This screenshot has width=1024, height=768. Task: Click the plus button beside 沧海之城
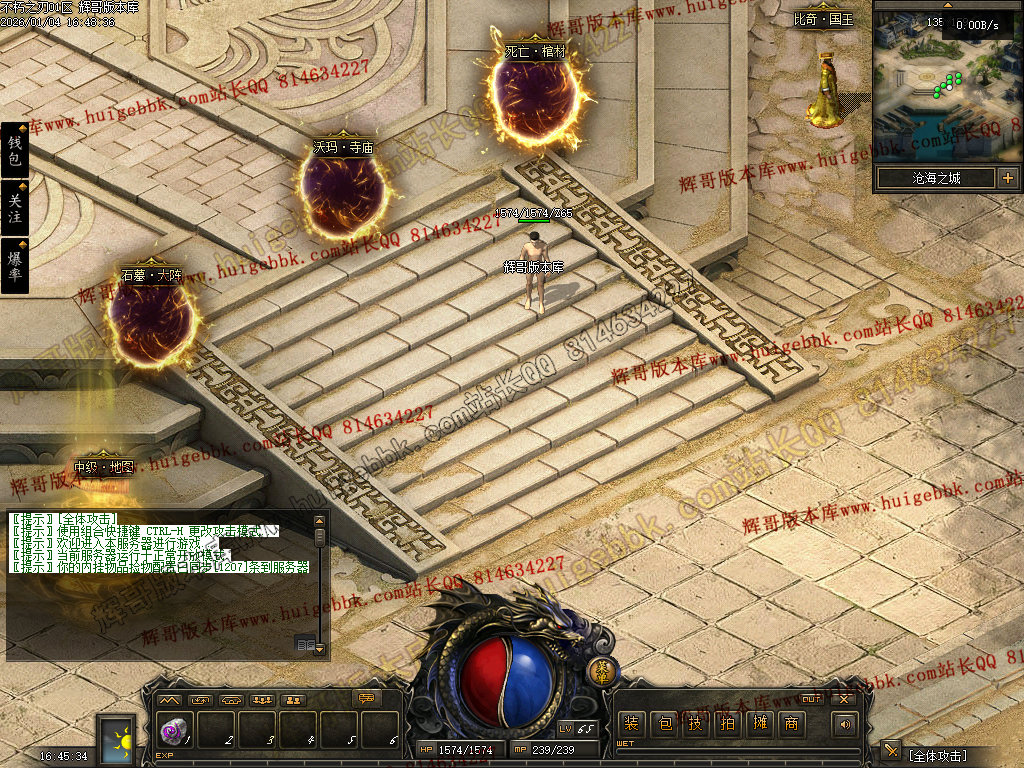pos(1007,178)
